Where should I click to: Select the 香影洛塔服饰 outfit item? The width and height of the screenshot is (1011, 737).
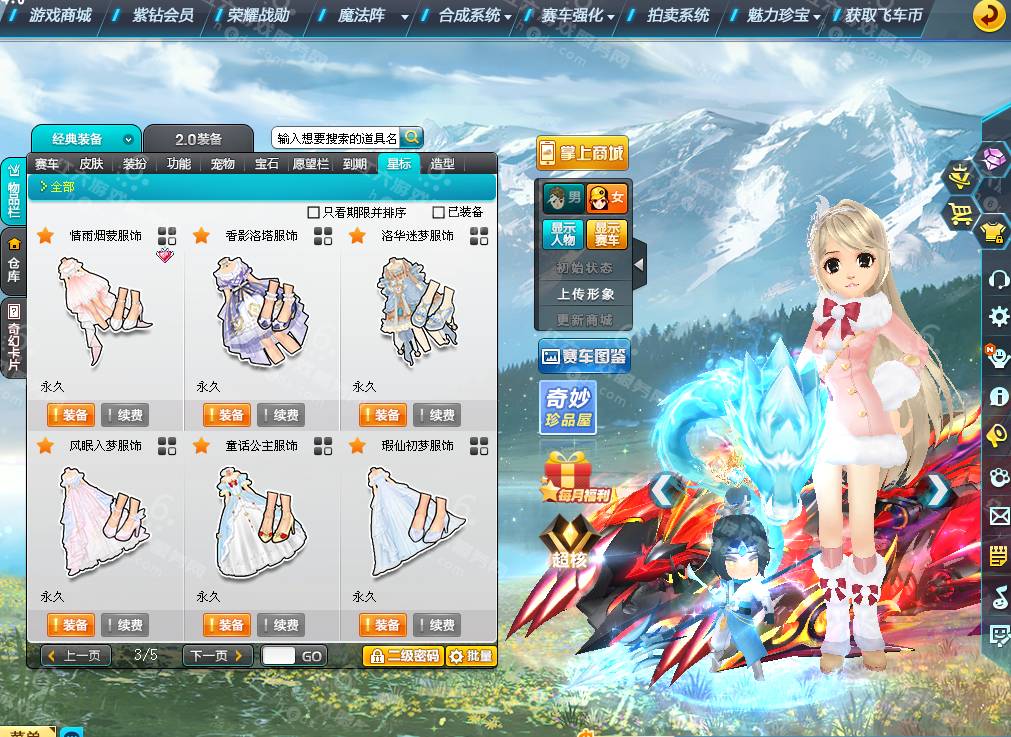click(262, 310)
